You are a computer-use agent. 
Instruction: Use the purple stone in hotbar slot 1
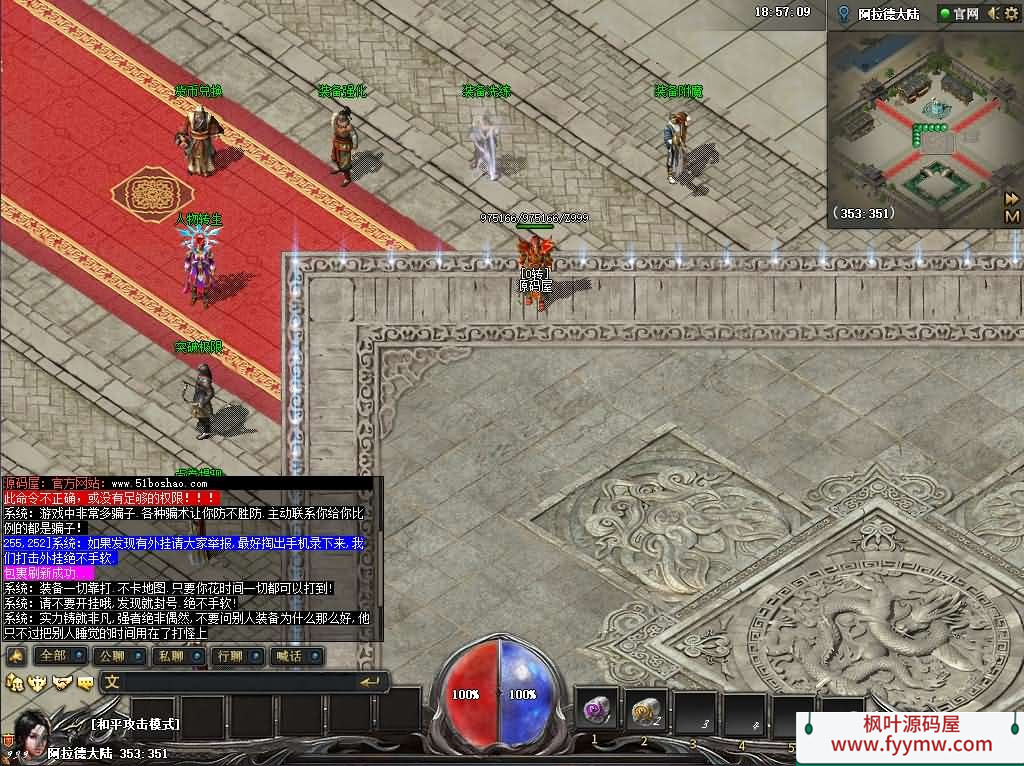pyautogui.click(x=597, y=709)
